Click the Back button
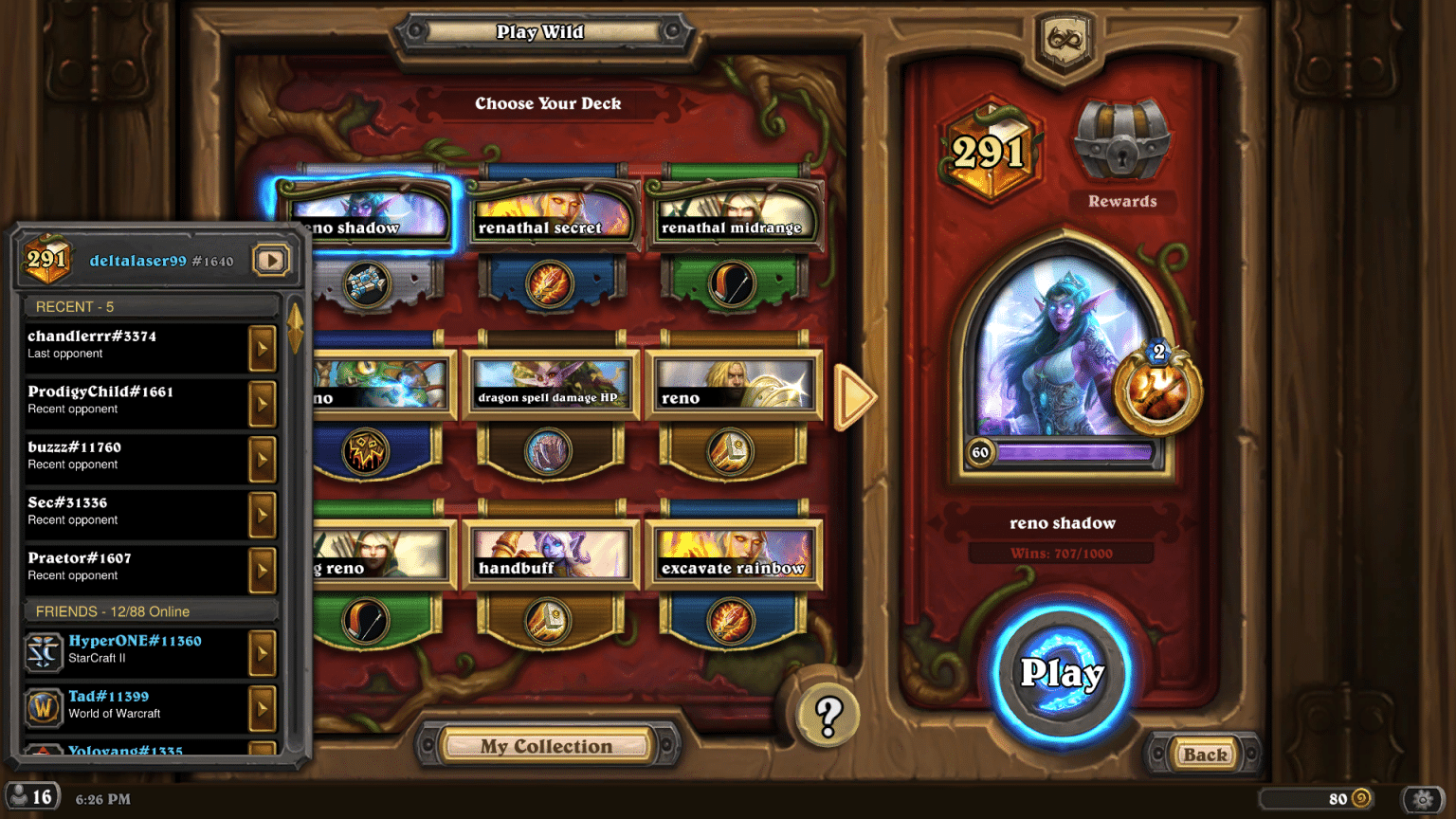The height and width of the screenshot is (819, 1456). coord(1204,755)
